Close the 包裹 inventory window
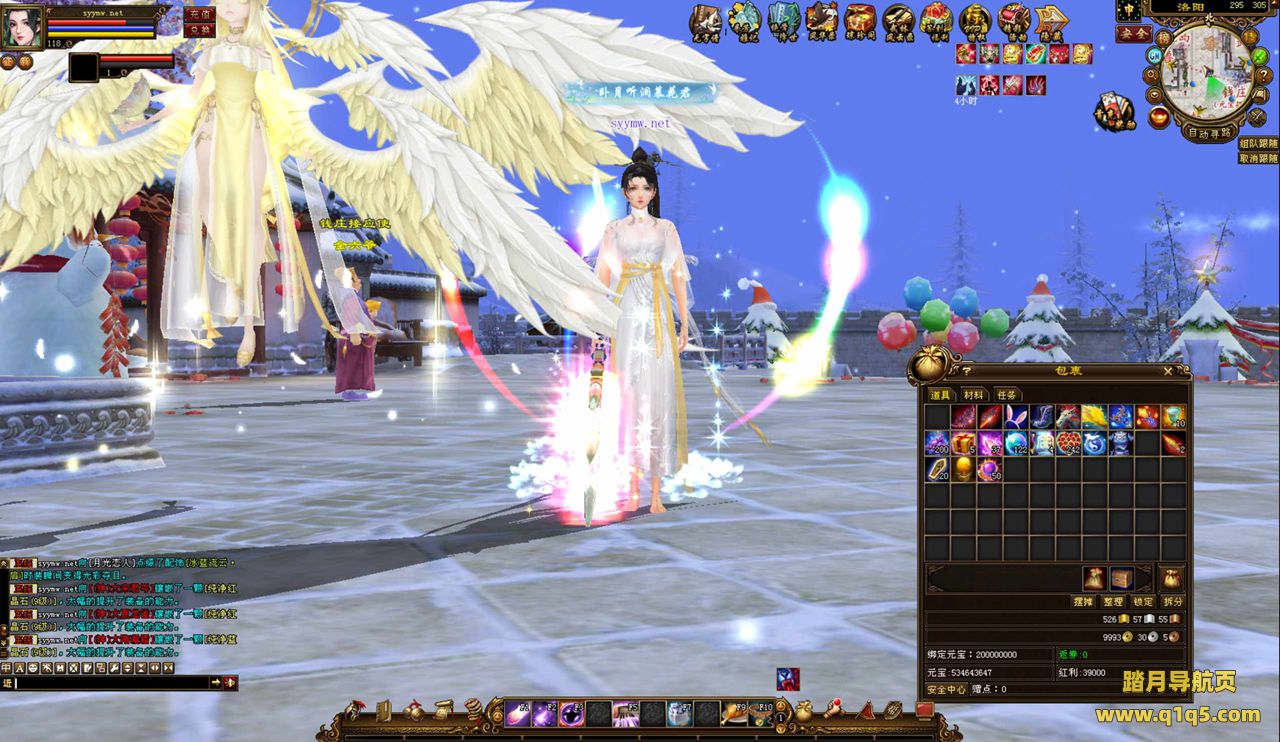This screenshot has width=1280, height=742. [1168, 371]
